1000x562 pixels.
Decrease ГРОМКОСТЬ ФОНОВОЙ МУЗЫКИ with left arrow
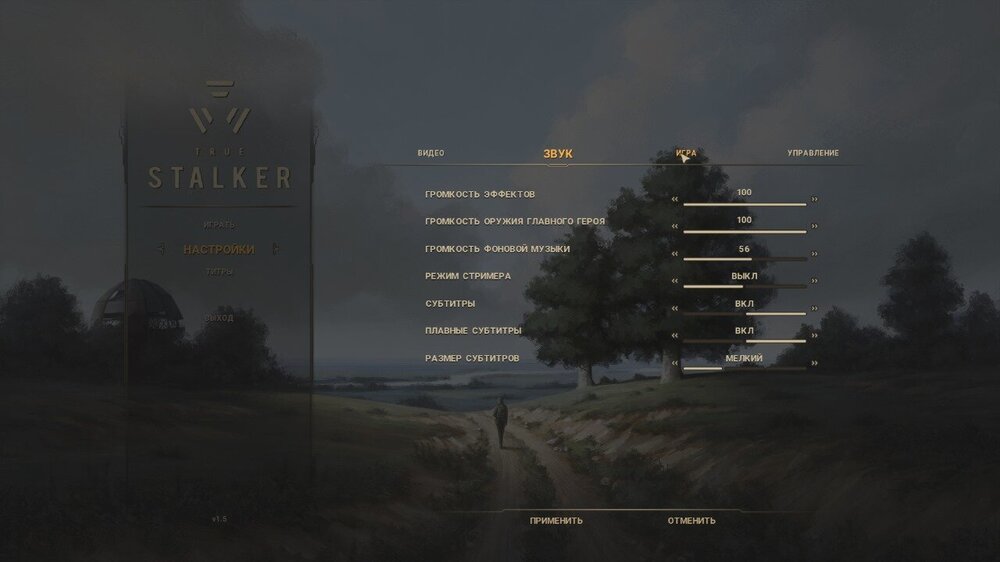[x=675, y=255]
